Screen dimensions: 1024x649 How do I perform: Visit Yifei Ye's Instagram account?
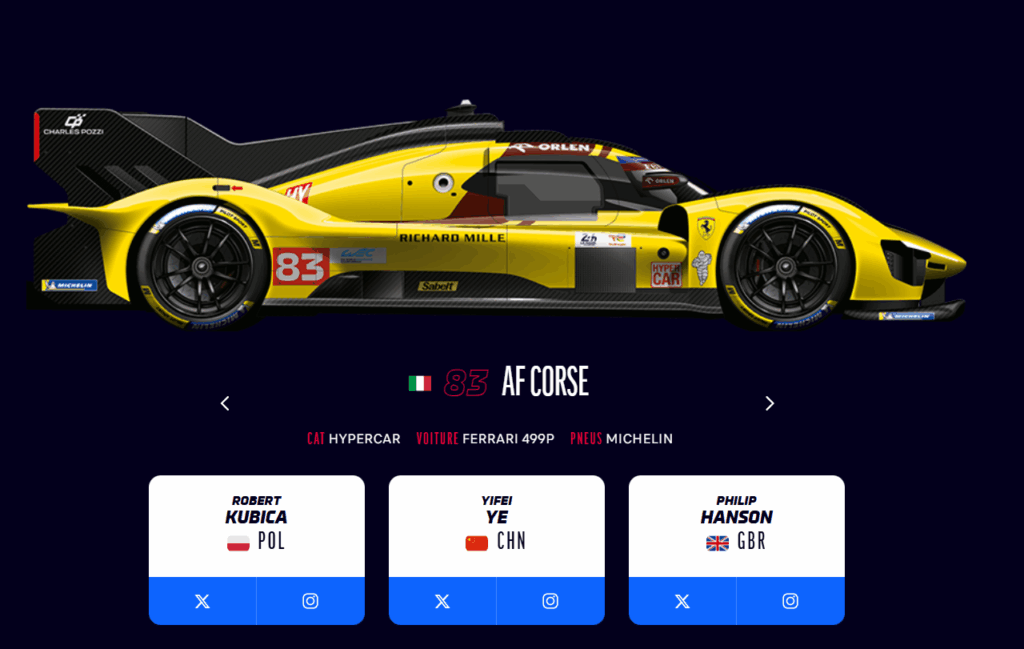click(x=550, y=601)
